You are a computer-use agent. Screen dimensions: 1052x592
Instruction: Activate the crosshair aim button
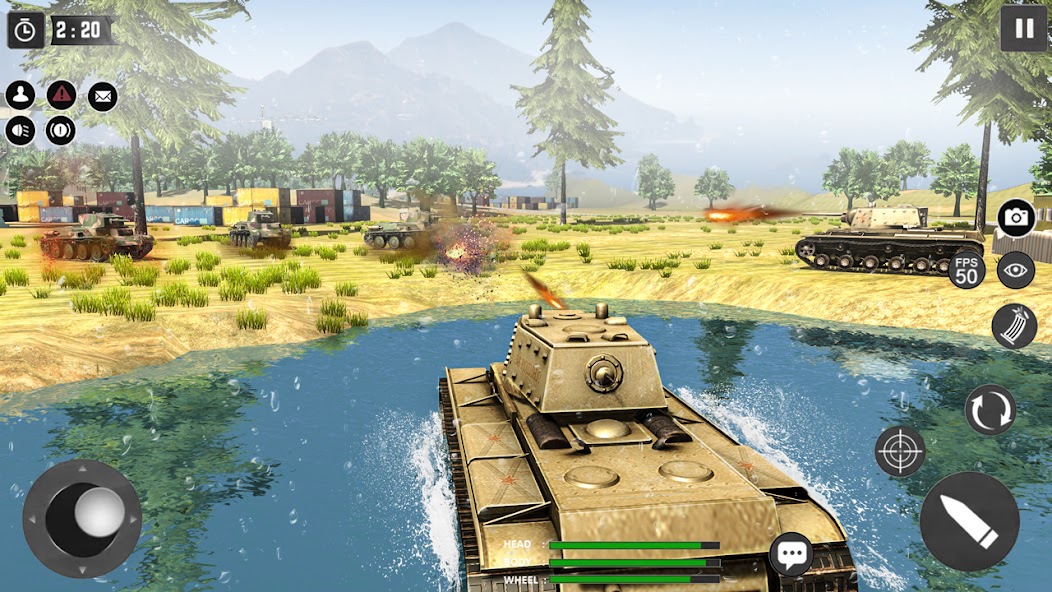click(900, 451)
